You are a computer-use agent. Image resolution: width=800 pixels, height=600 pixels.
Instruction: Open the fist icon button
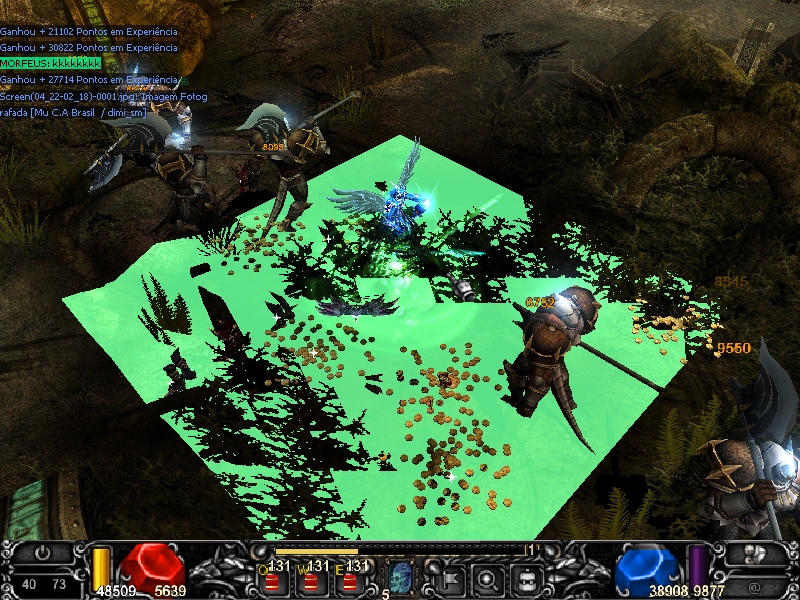click(755, 553)
